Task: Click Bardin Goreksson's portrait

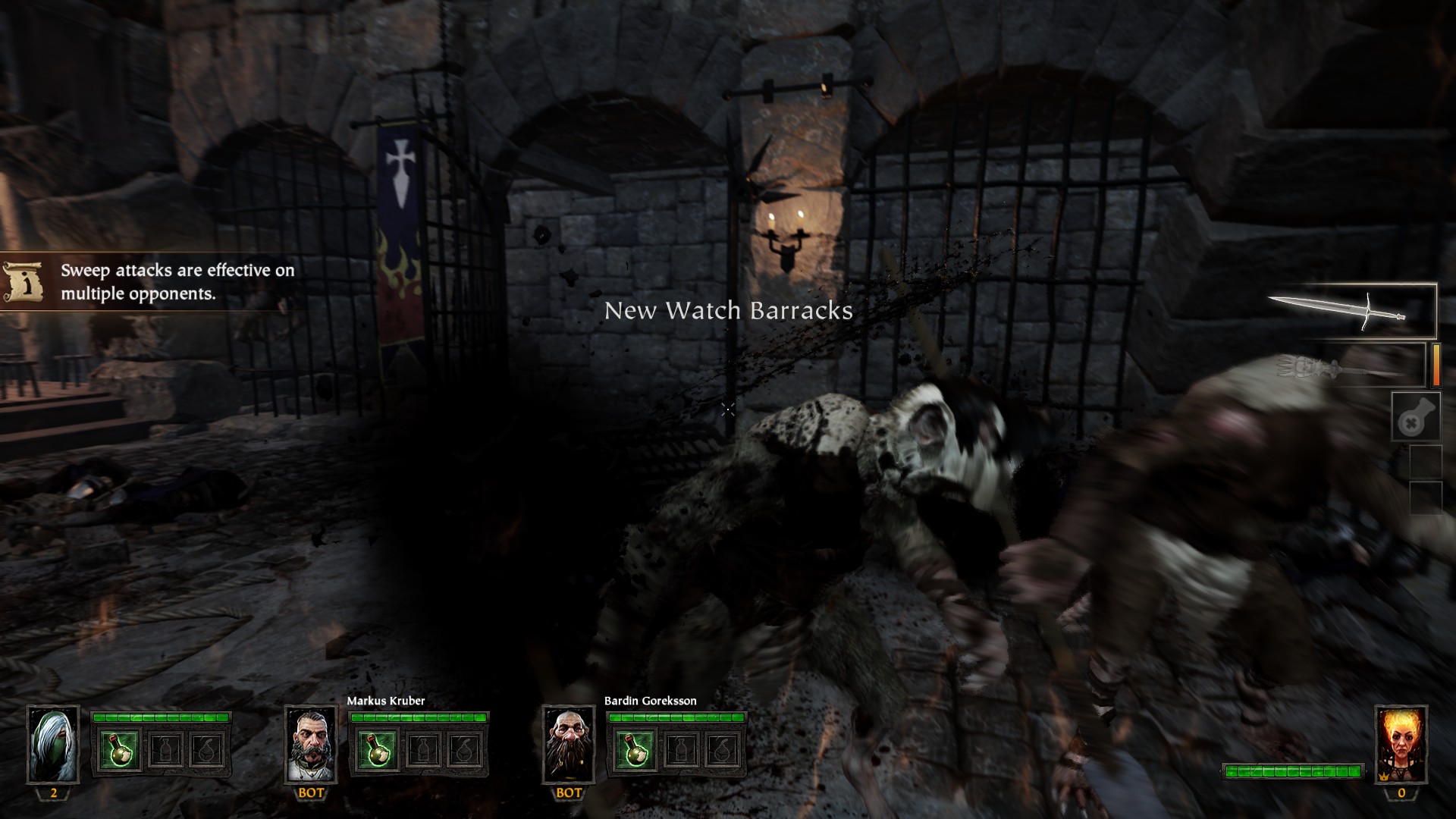Action: coord(568,745)
